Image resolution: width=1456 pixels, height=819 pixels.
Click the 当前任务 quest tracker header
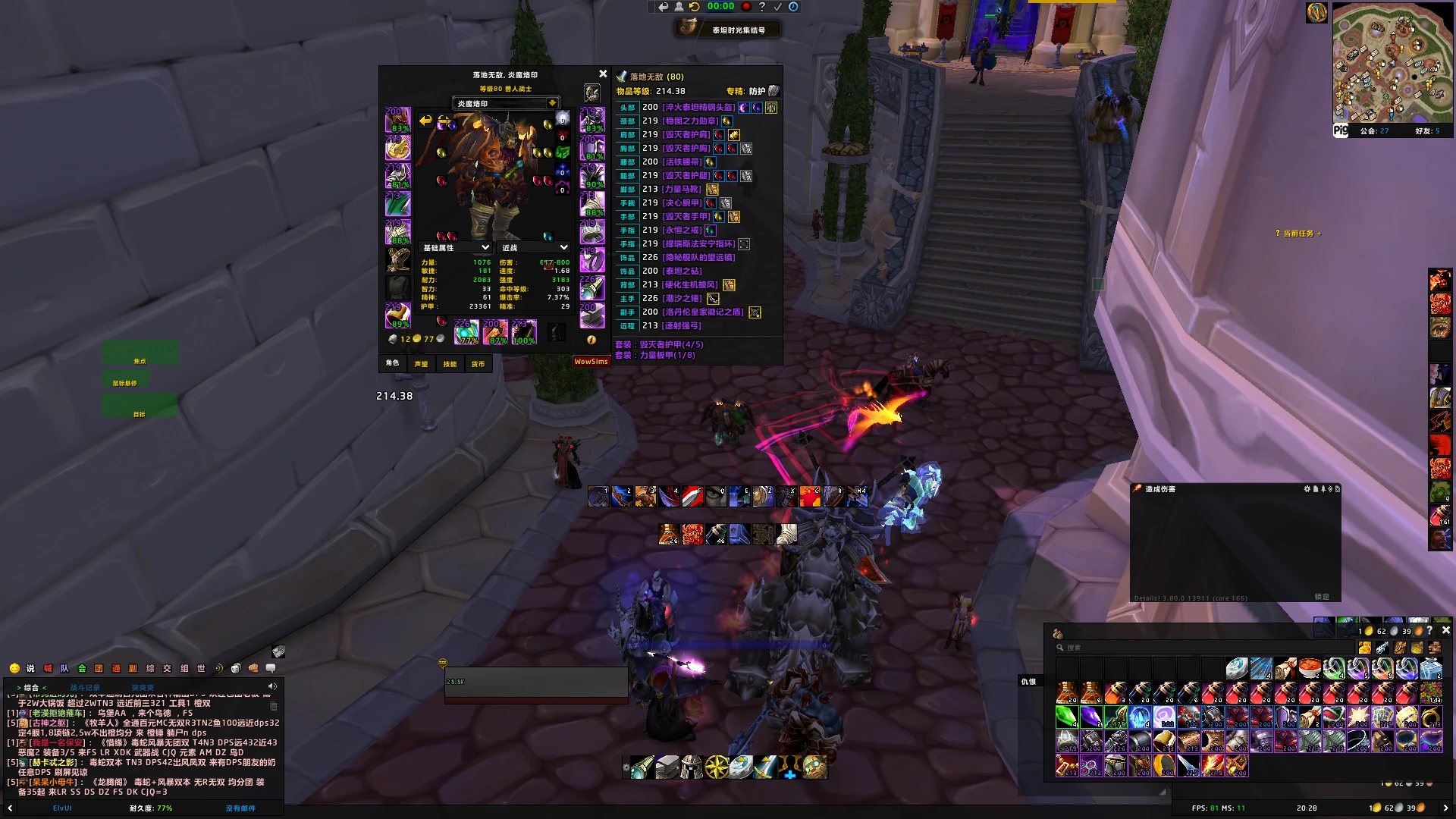[1298, 234]
